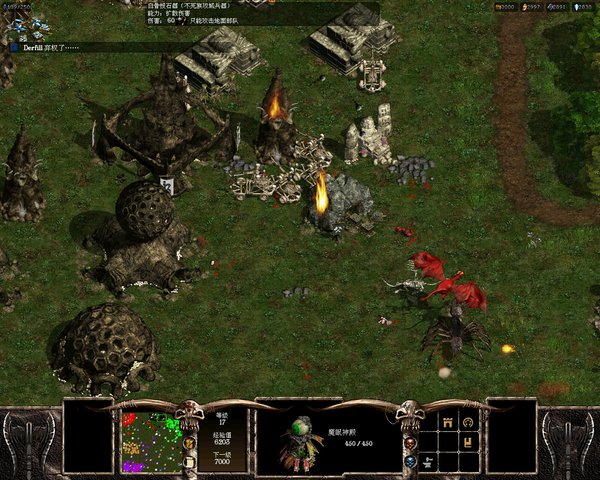Choose the gold boot-shaped command icon
600x480 pixels.
click(468, 442)
